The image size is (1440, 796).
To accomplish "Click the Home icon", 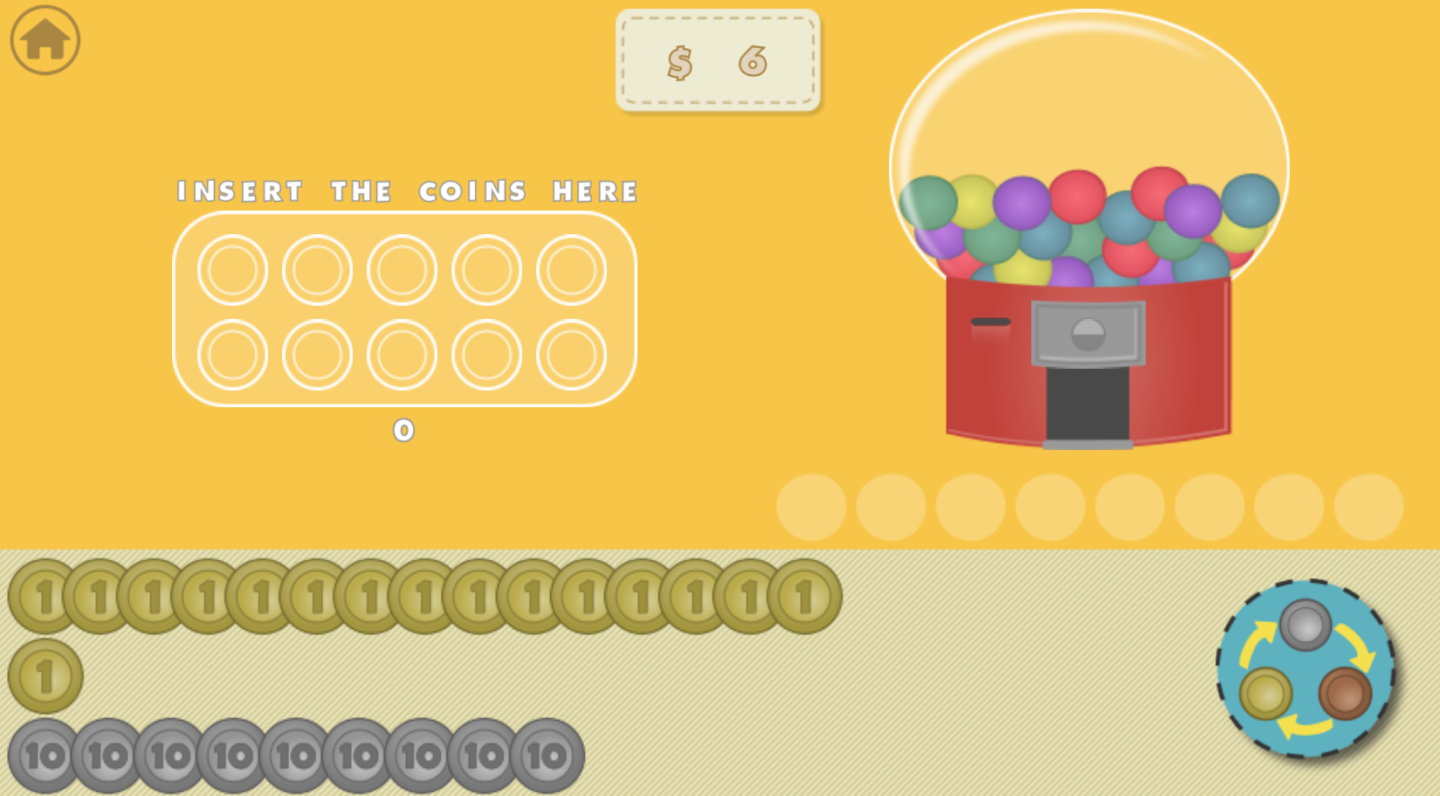I will [x=43, y=39].
